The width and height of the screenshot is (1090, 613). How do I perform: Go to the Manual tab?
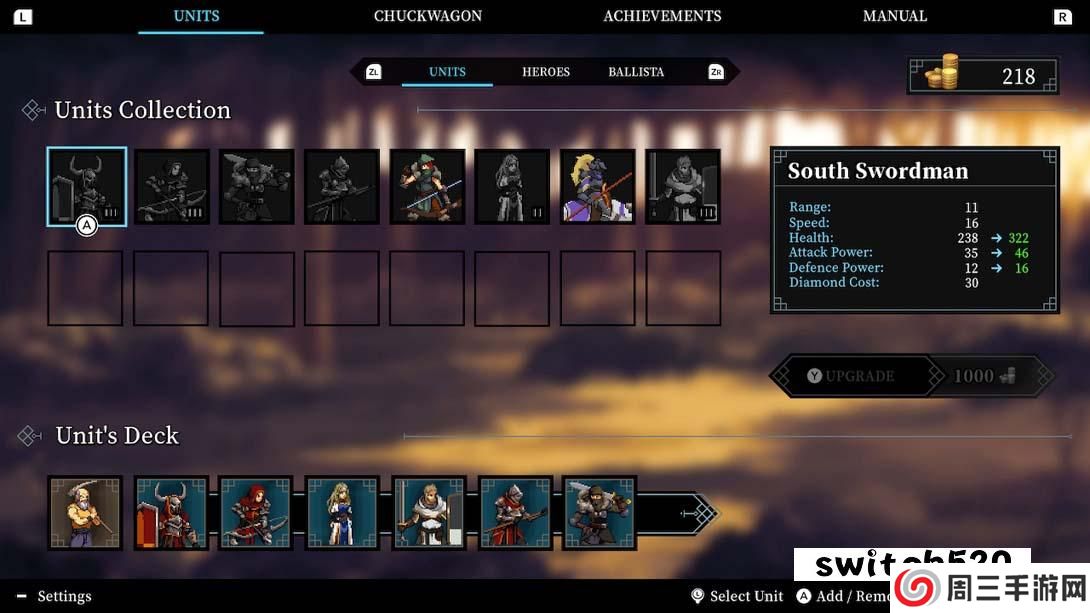(x=894, y=16)
